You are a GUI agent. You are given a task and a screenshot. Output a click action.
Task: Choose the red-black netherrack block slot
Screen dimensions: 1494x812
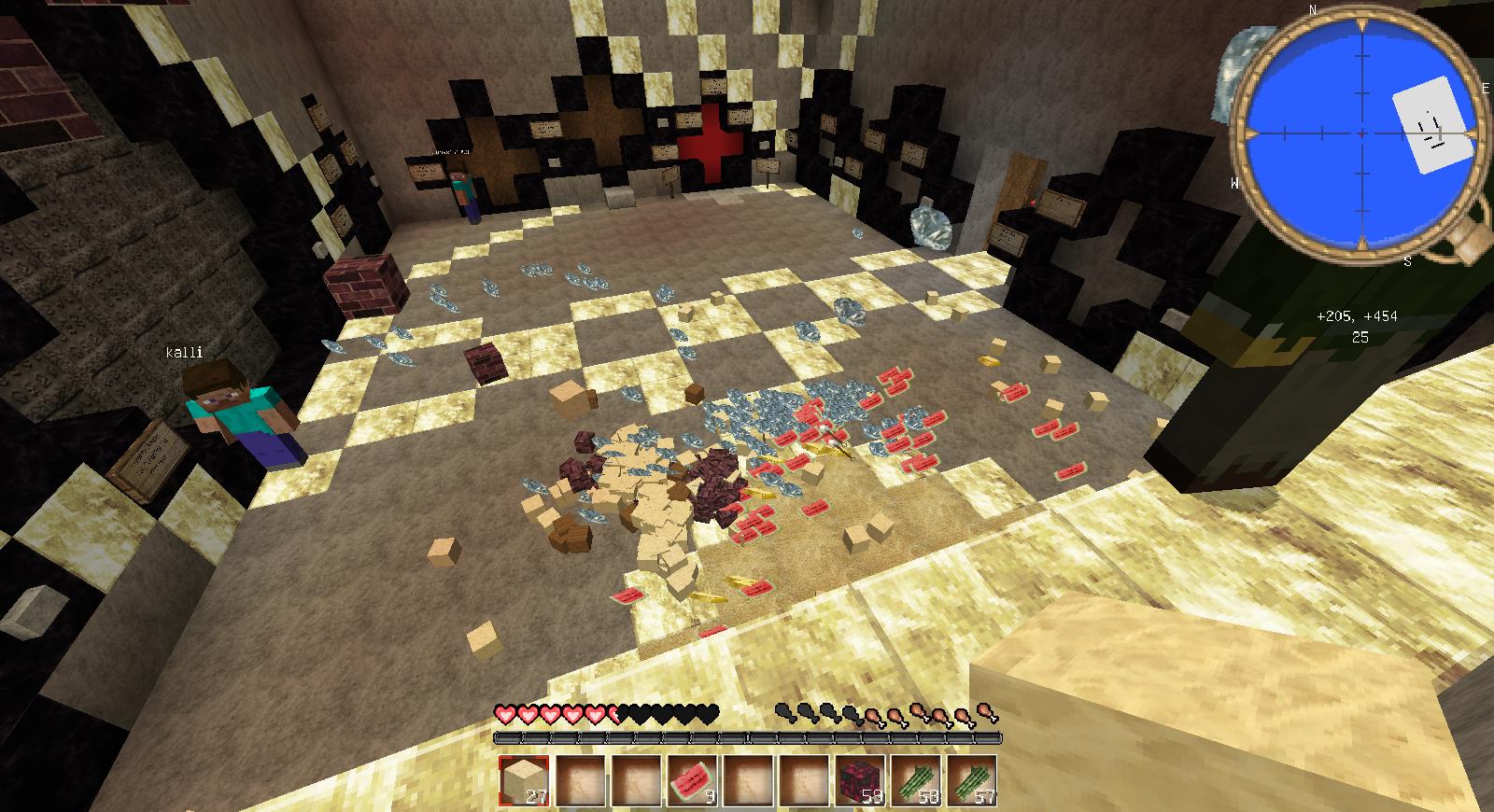point(860,778)
